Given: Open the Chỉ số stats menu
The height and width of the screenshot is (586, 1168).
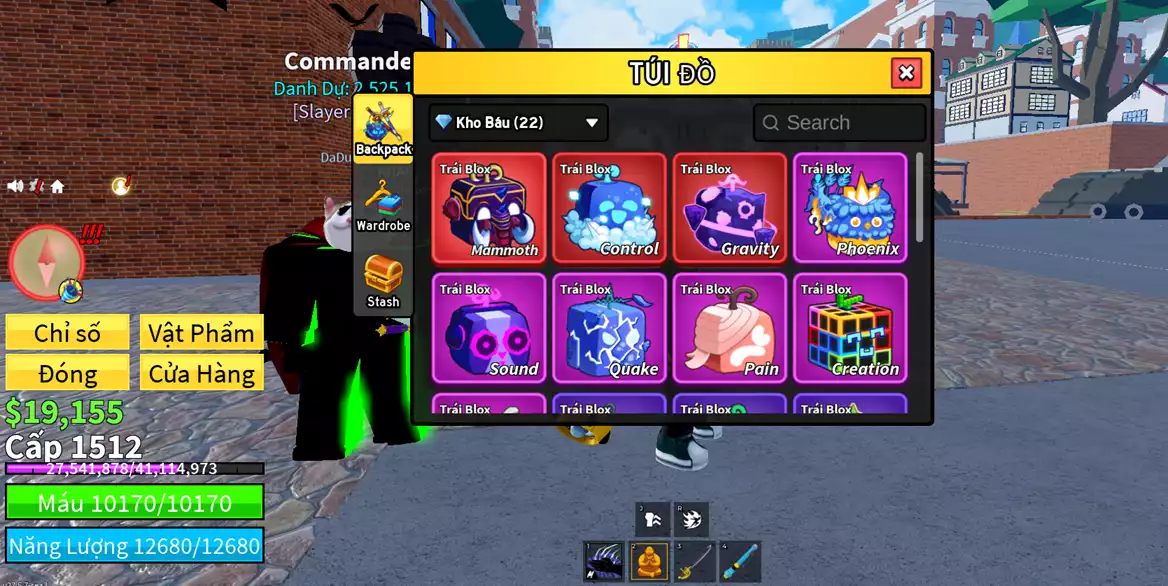Looking at the screenshot, I should [67, 333].
